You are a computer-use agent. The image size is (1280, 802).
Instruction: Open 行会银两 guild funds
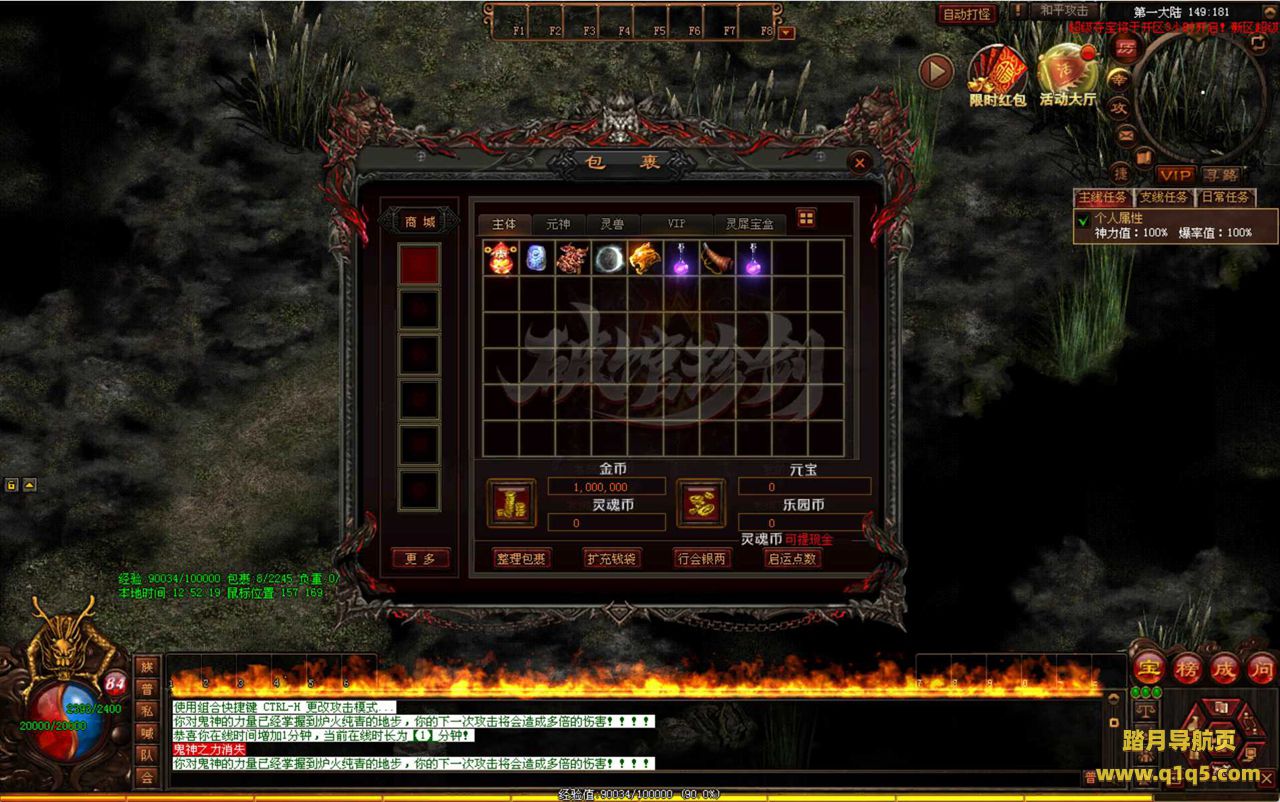pyautogui.click(x=702, y=559)
